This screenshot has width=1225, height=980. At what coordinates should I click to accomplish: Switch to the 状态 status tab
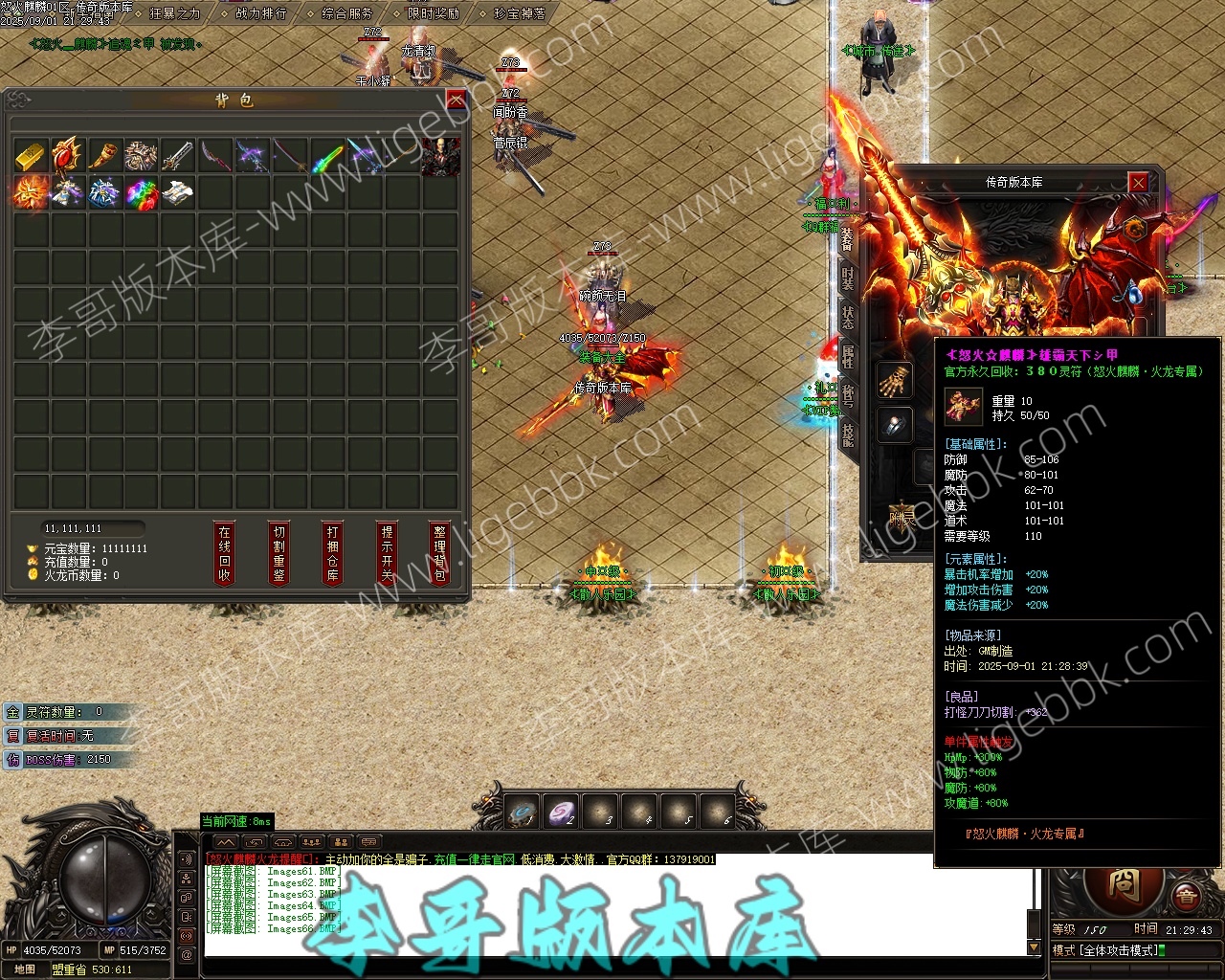(x=848, y=318)
